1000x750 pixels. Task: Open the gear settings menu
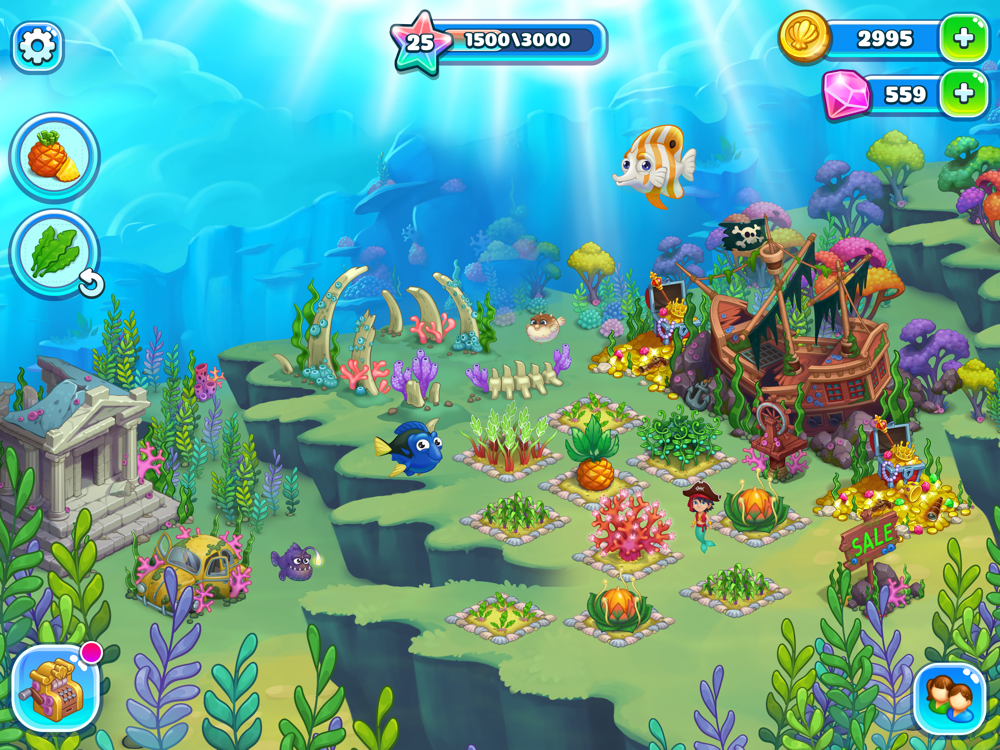coord(37,47)
